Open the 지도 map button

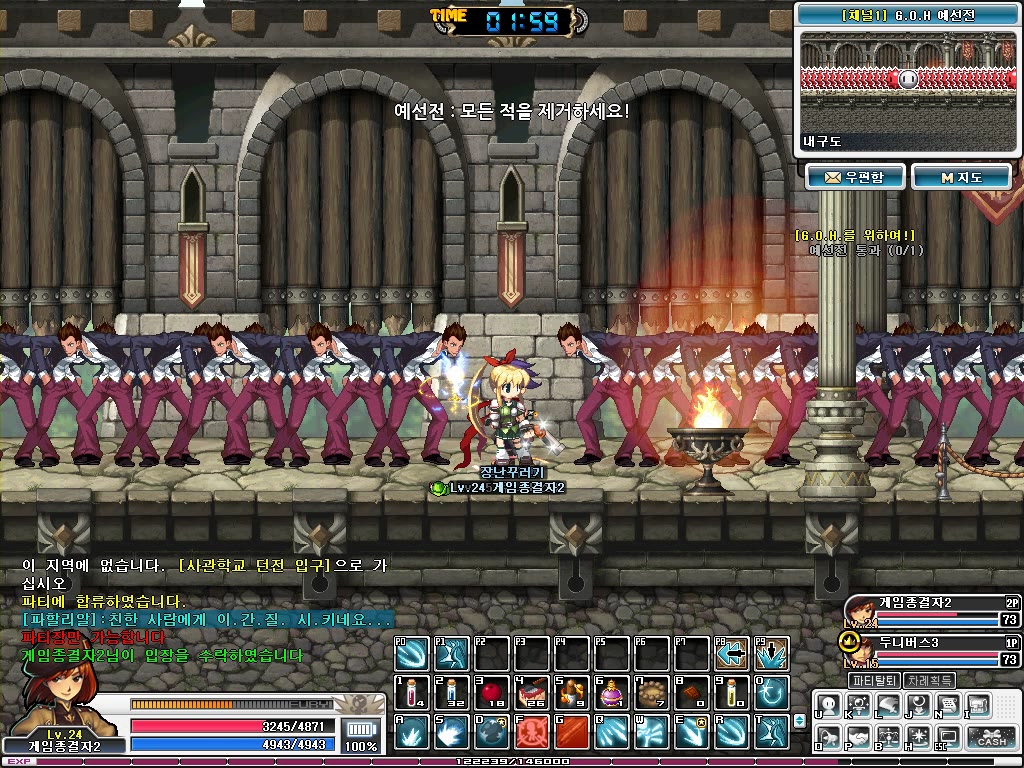(961, 177)
